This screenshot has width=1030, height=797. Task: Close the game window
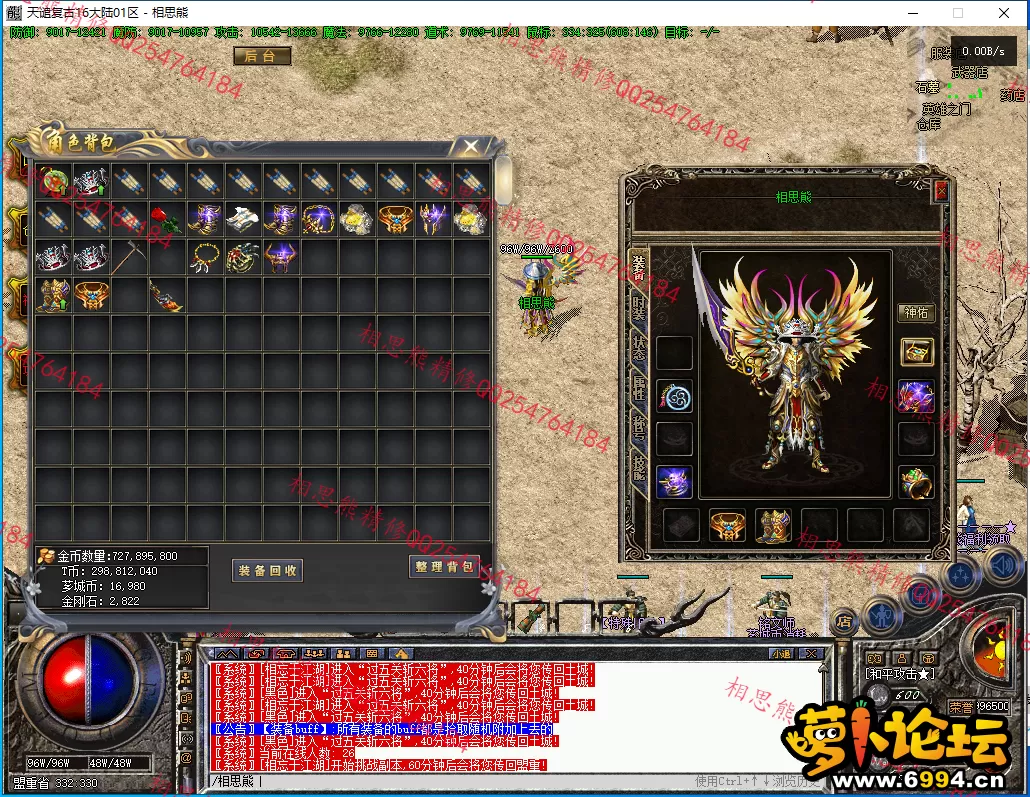point(1004,13)
